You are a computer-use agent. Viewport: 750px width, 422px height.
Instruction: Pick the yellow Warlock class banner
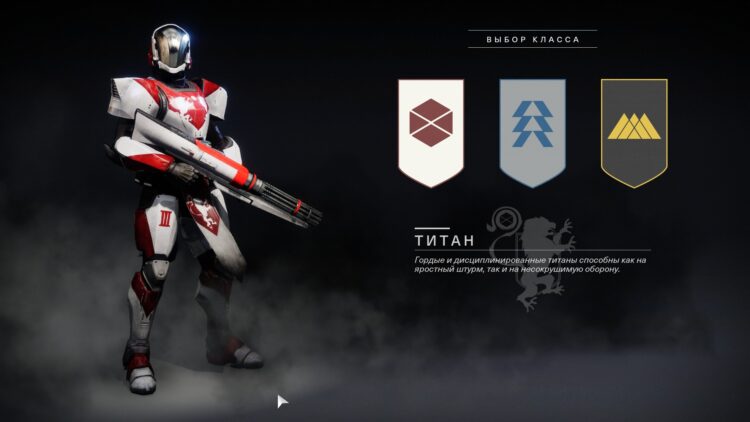click(634, 130)
